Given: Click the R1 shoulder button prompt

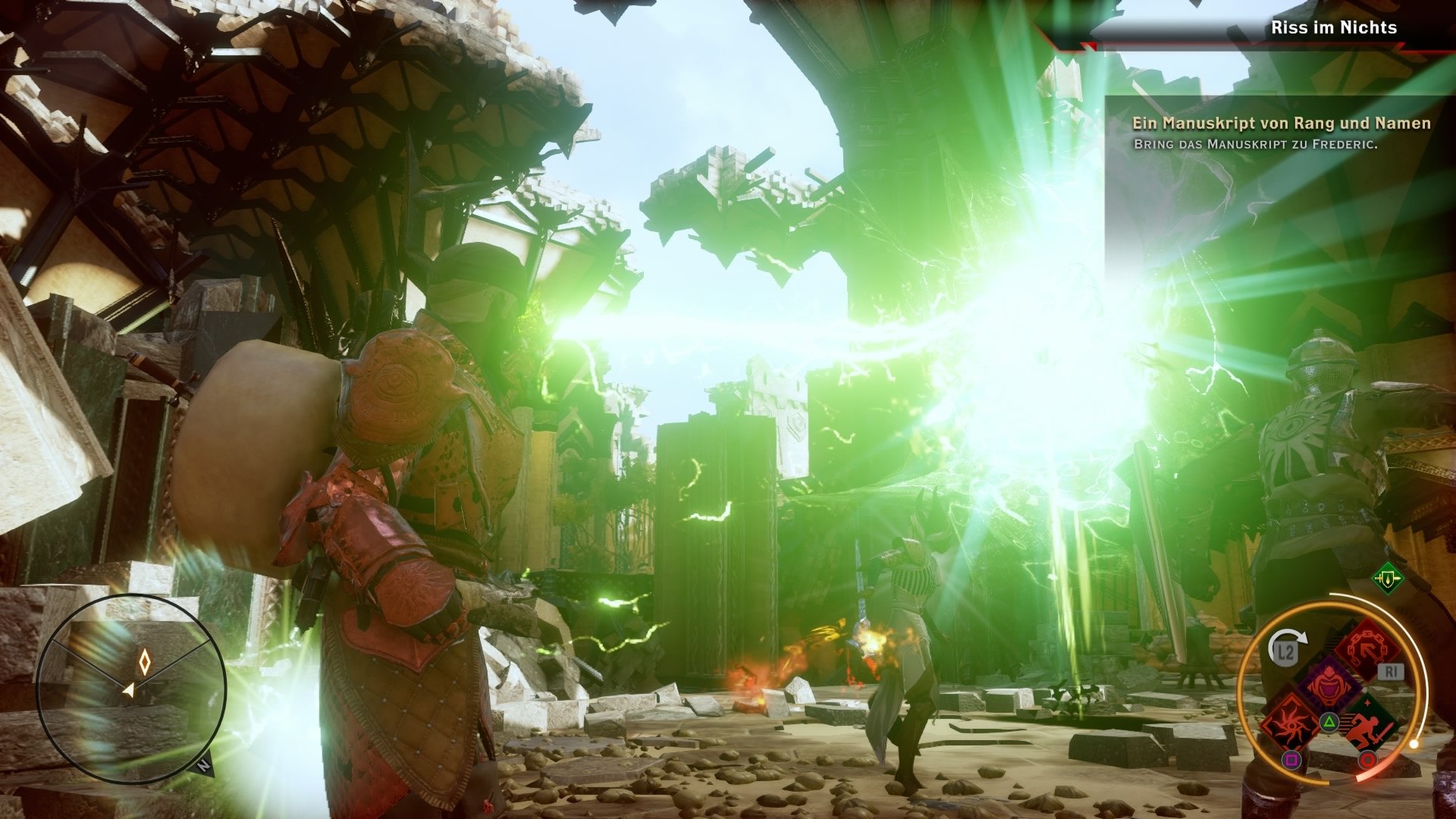Looking at the screenshot, I should point(1392,670).
